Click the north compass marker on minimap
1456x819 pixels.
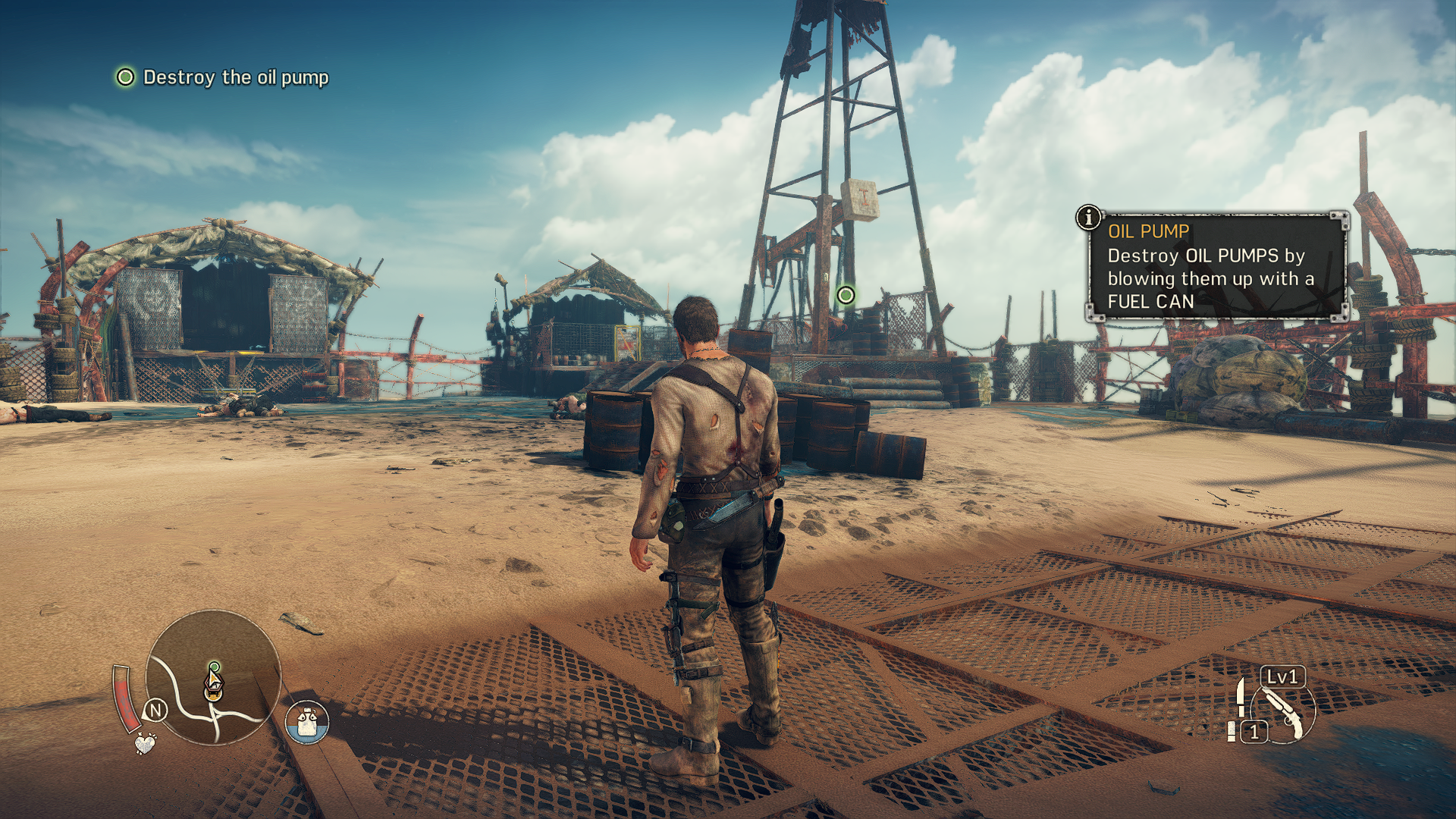[x=155, y=711]
